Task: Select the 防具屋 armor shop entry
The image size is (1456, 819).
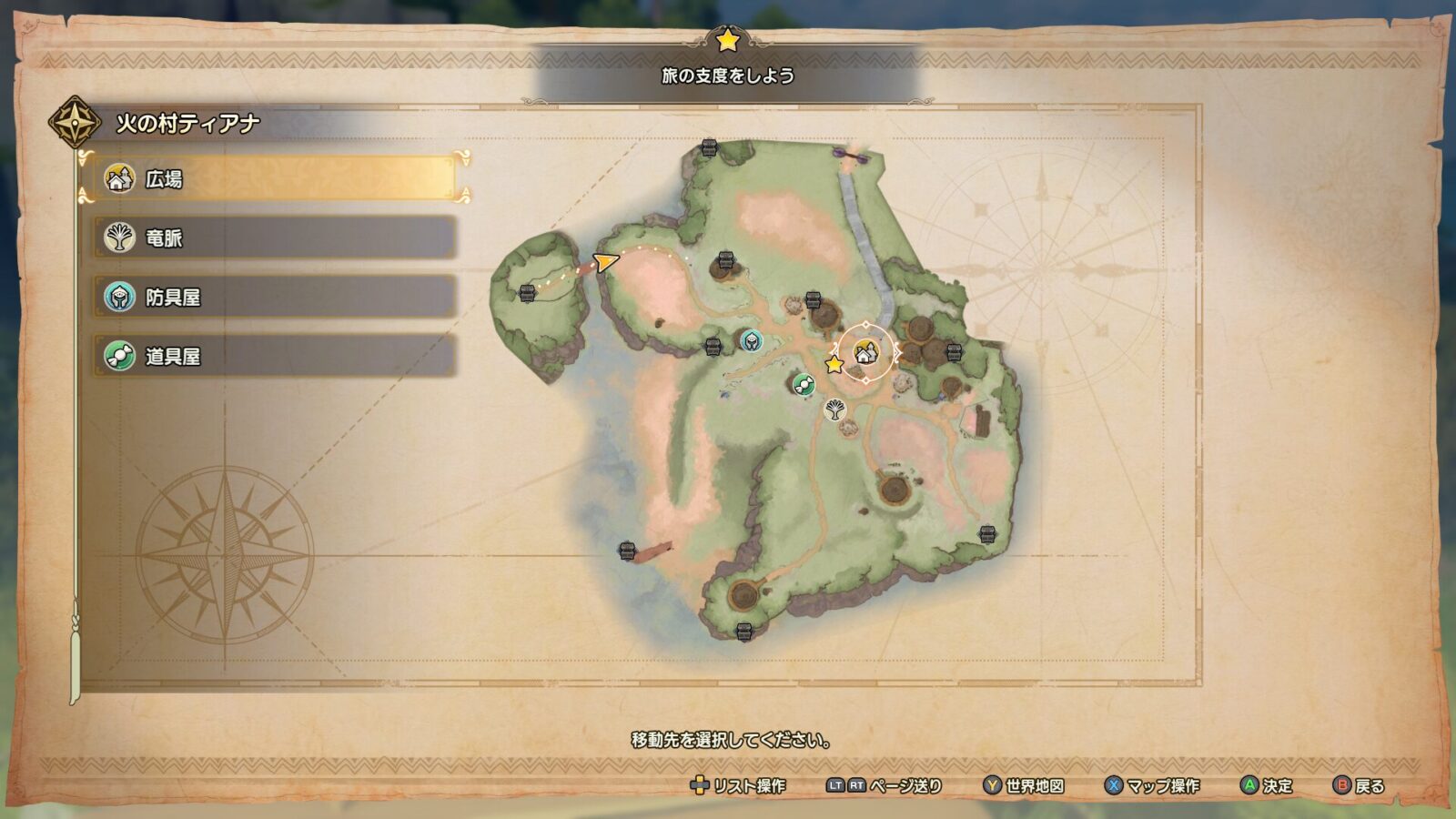Action: [x=273, y=297]
